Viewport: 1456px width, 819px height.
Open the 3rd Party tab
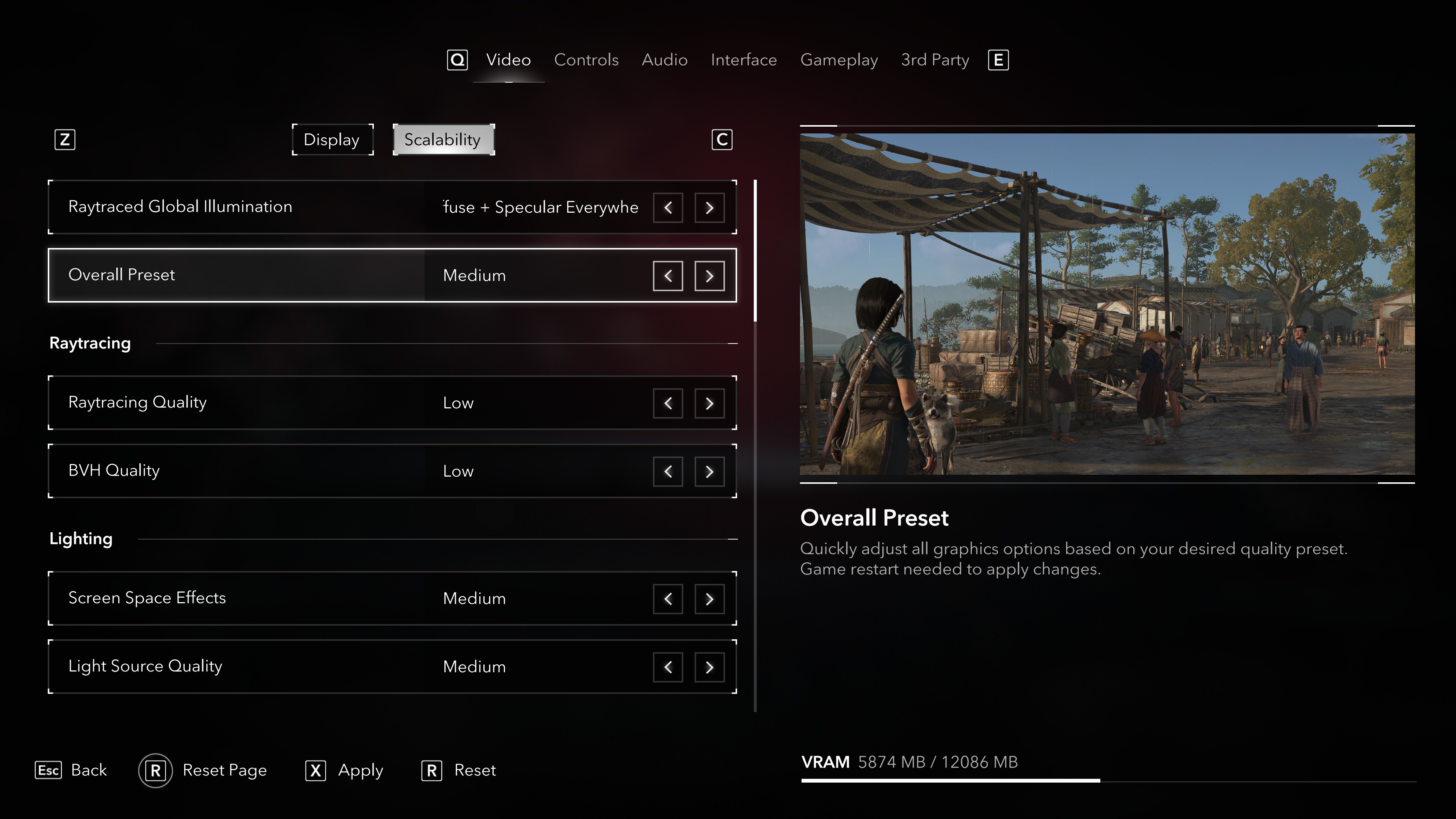[934, 60]
